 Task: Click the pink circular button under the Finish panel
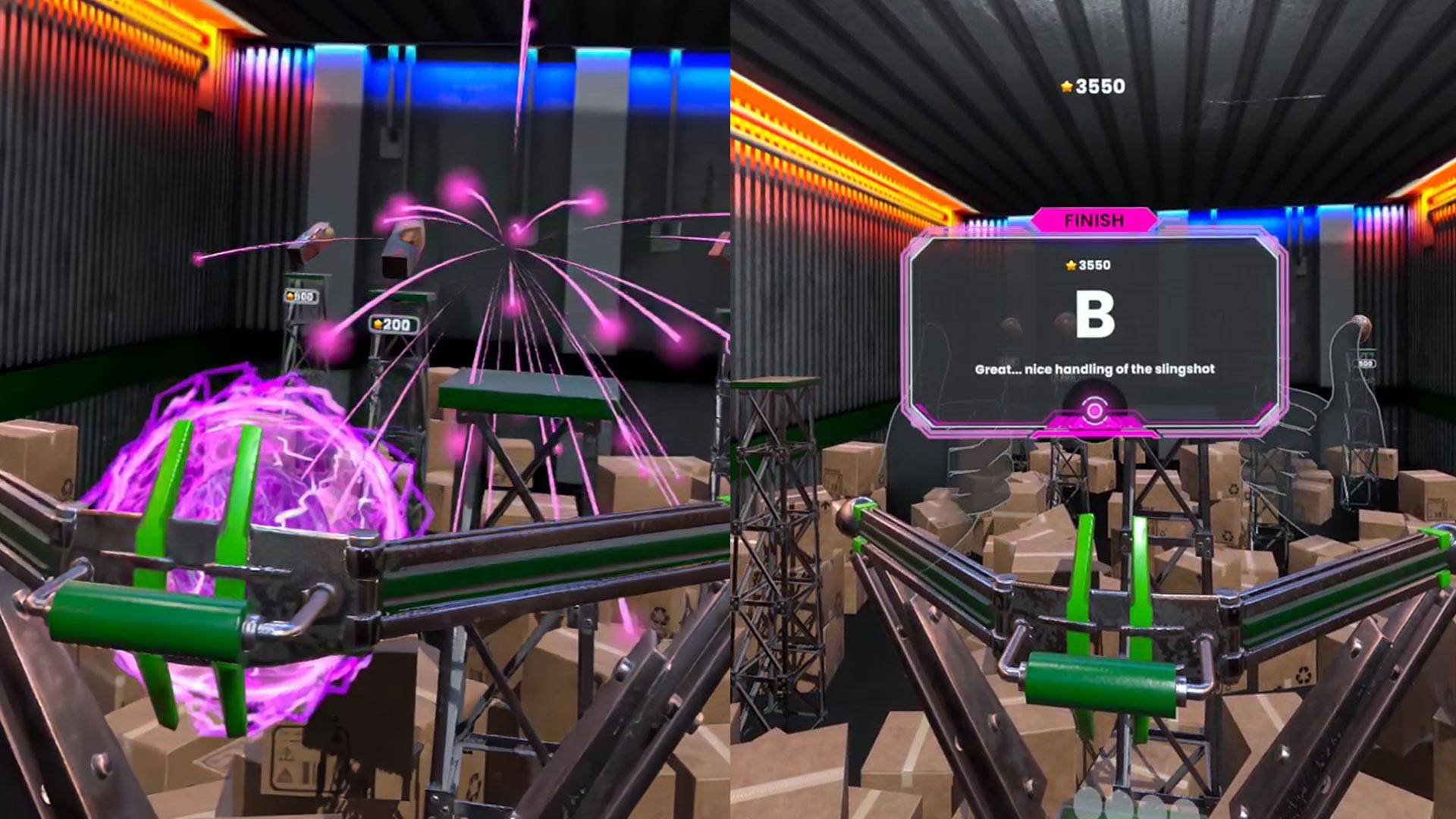pos(1094,412)
